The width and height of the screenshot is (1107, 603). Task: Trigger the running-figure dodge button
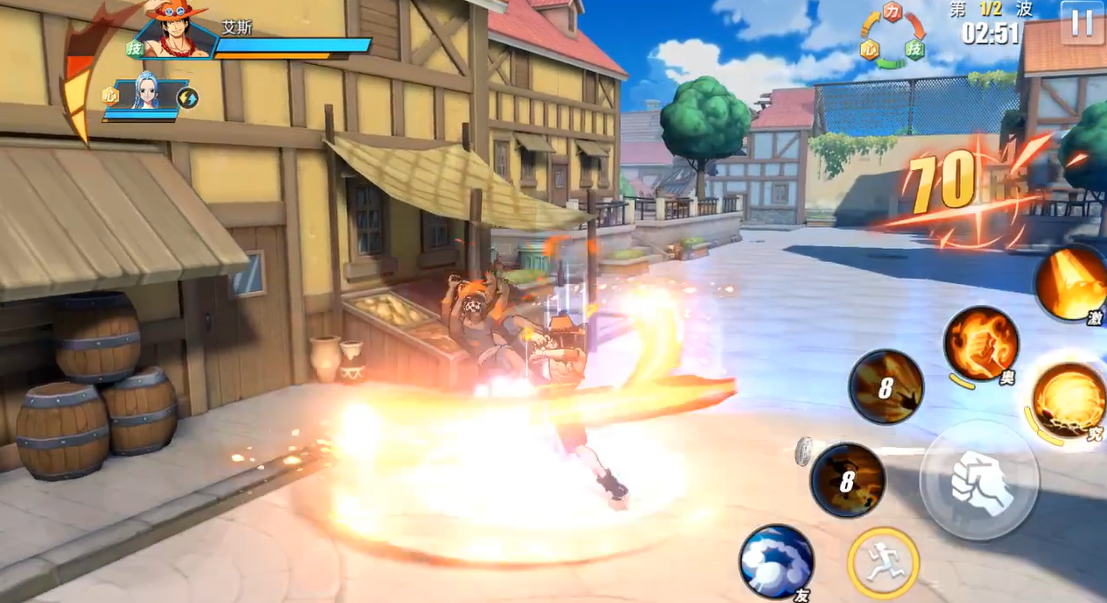pos(882,563)
